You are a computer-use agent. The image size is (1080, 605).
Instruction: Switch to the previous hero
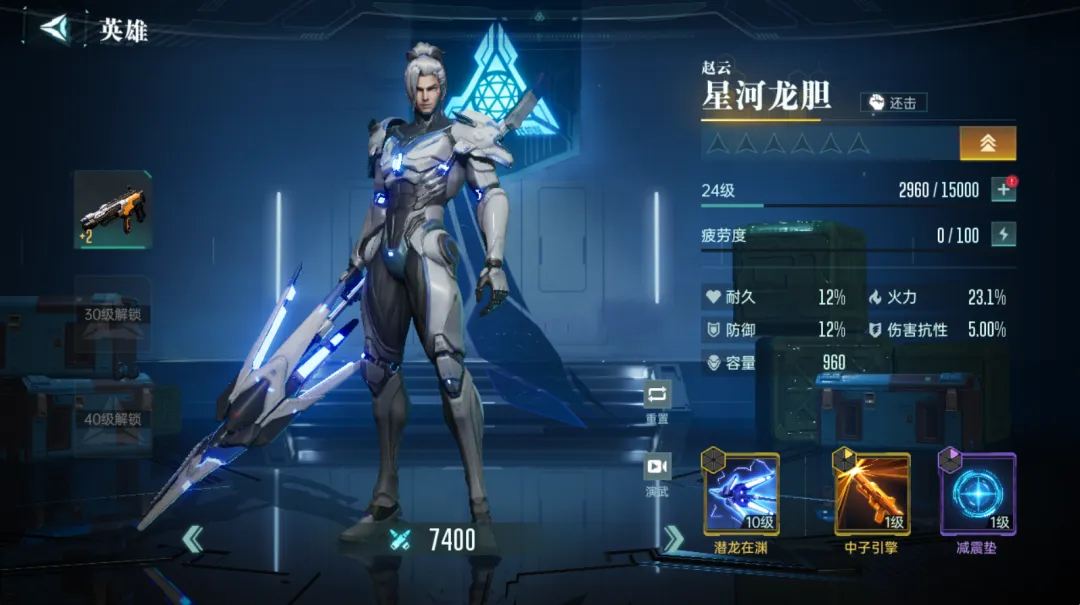pyautogui.click(x=192, y=541)
